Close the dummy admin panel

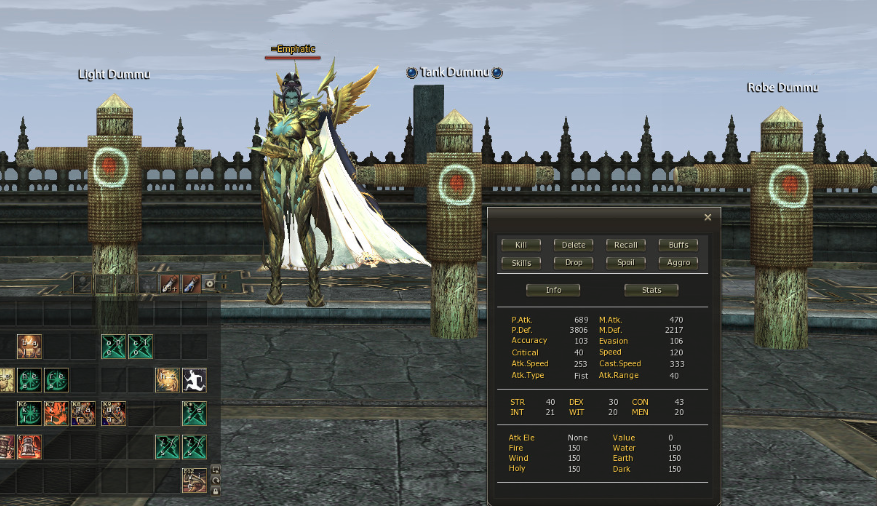(708, 217)
